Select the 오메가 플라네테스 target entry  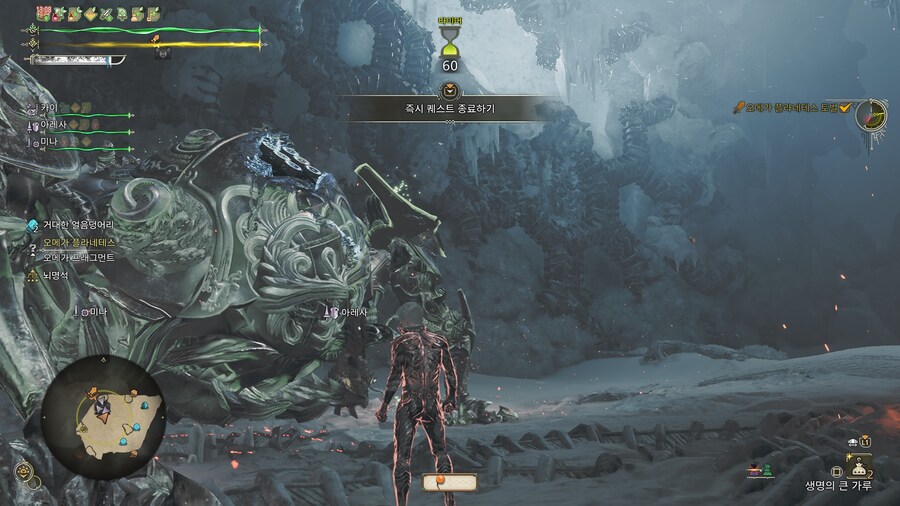78,241
